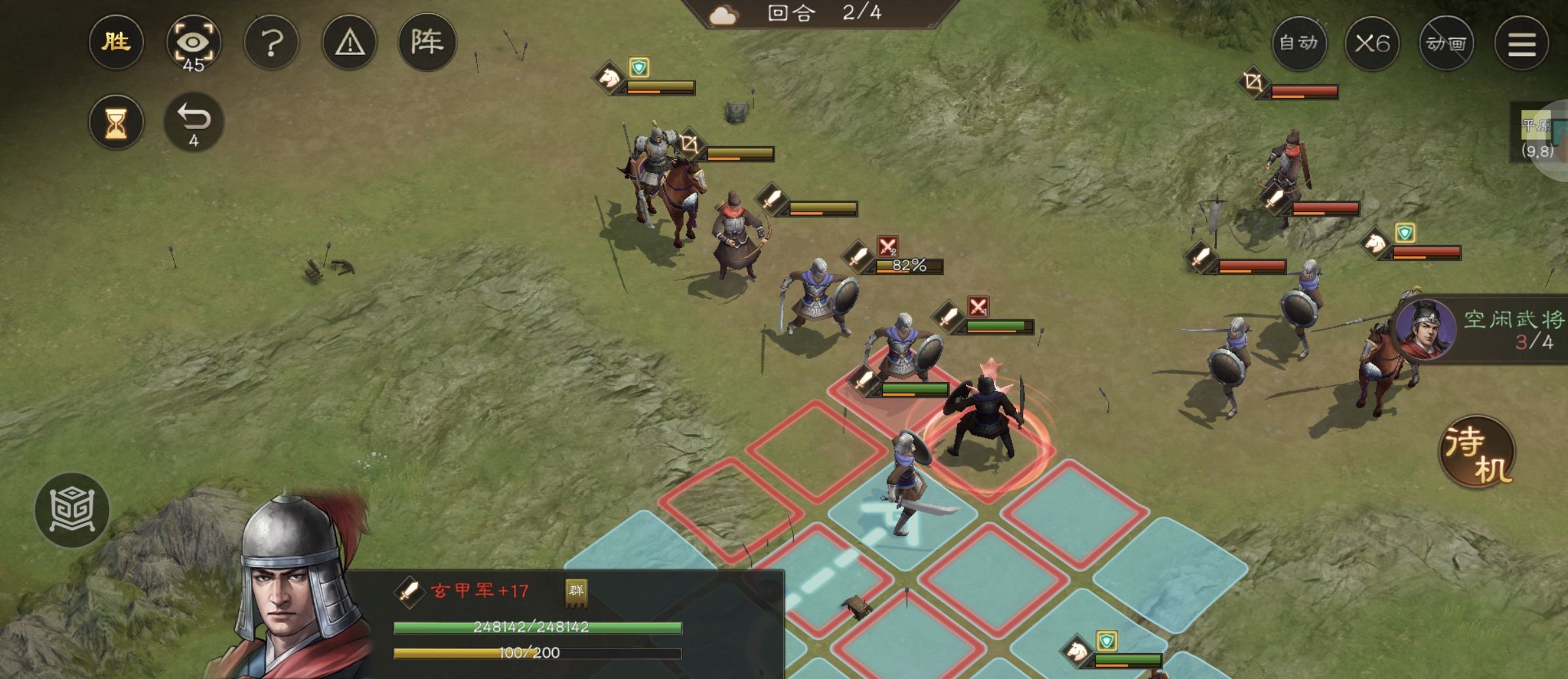Screen dimensions: 1568x679
Task: Toggle 自动 auto-battle mode
Action: click(1299, 42)
